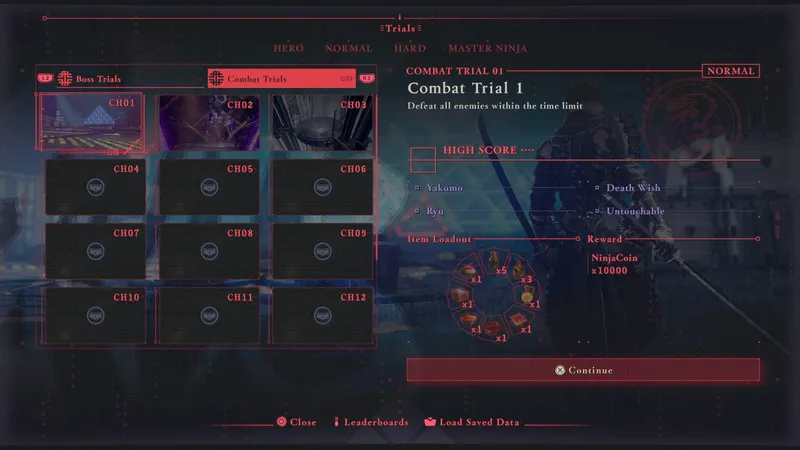Open the CH01 trial tile
The height and width of the screenshot is (450, 800).
pos(94,123)
